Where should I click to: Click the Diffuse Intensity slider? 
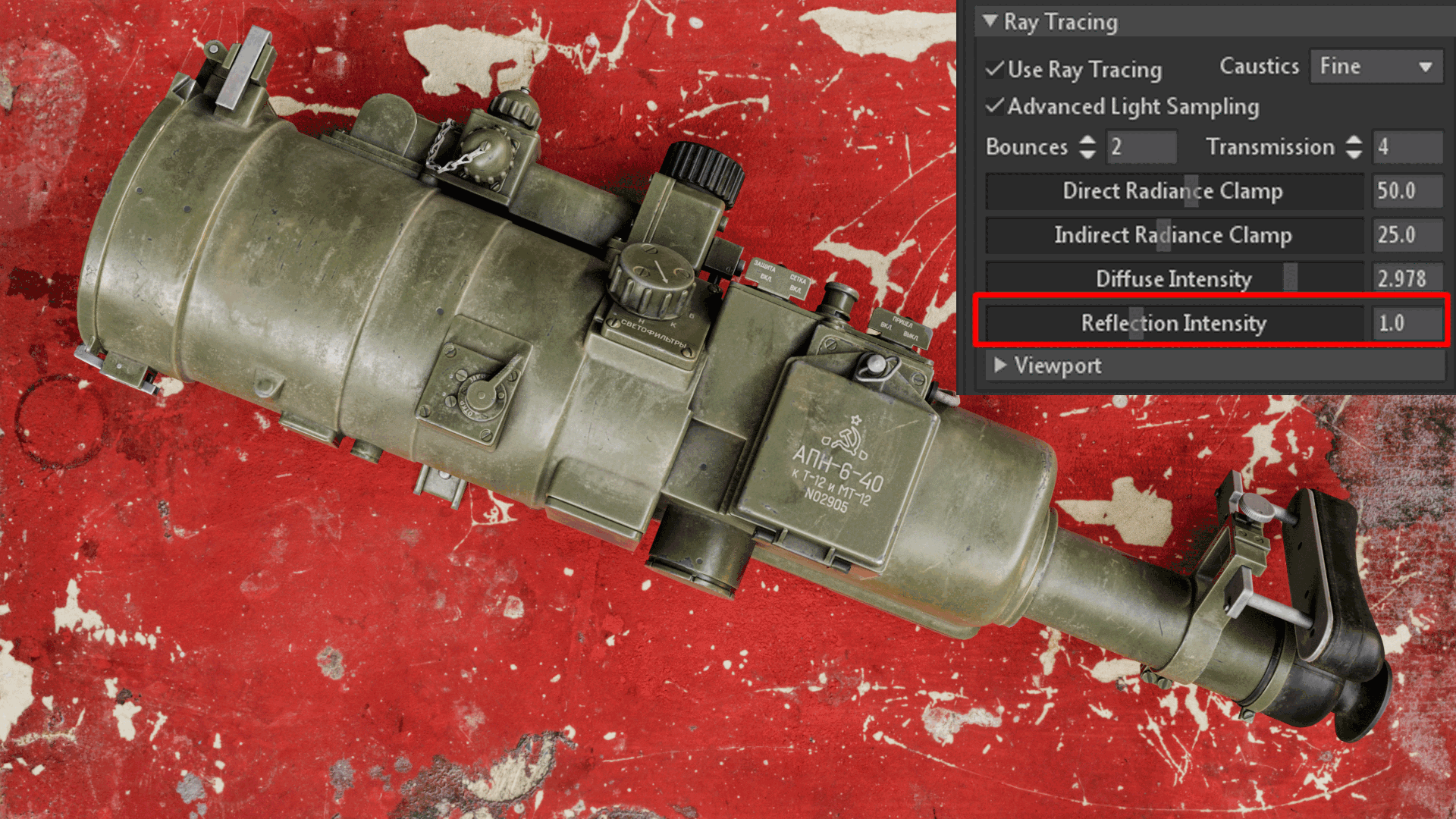coord(1174,279)
